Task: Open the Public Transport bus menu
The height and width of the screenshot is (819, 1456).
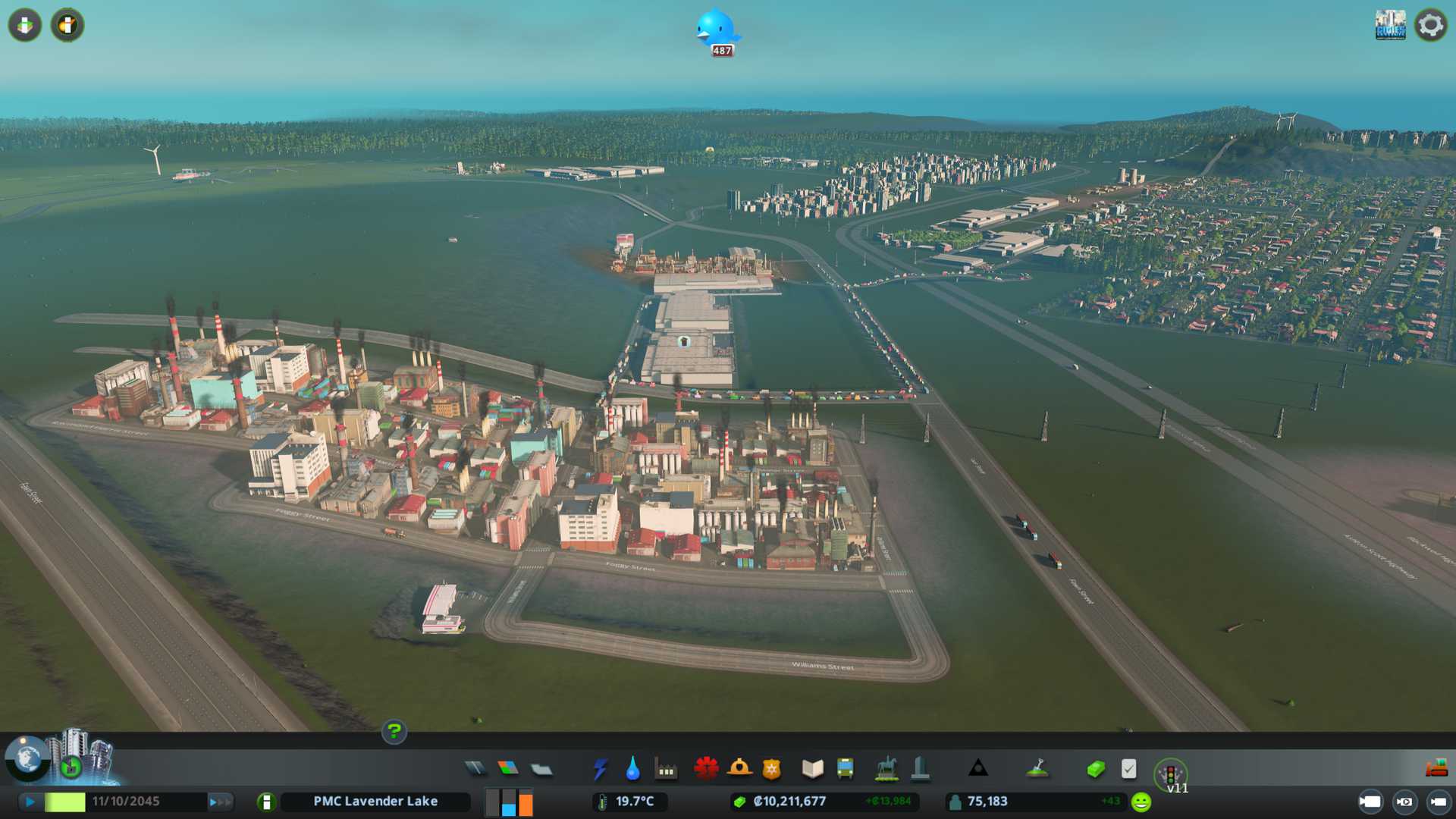Action: pyautogui.click(x=845, y=769)
